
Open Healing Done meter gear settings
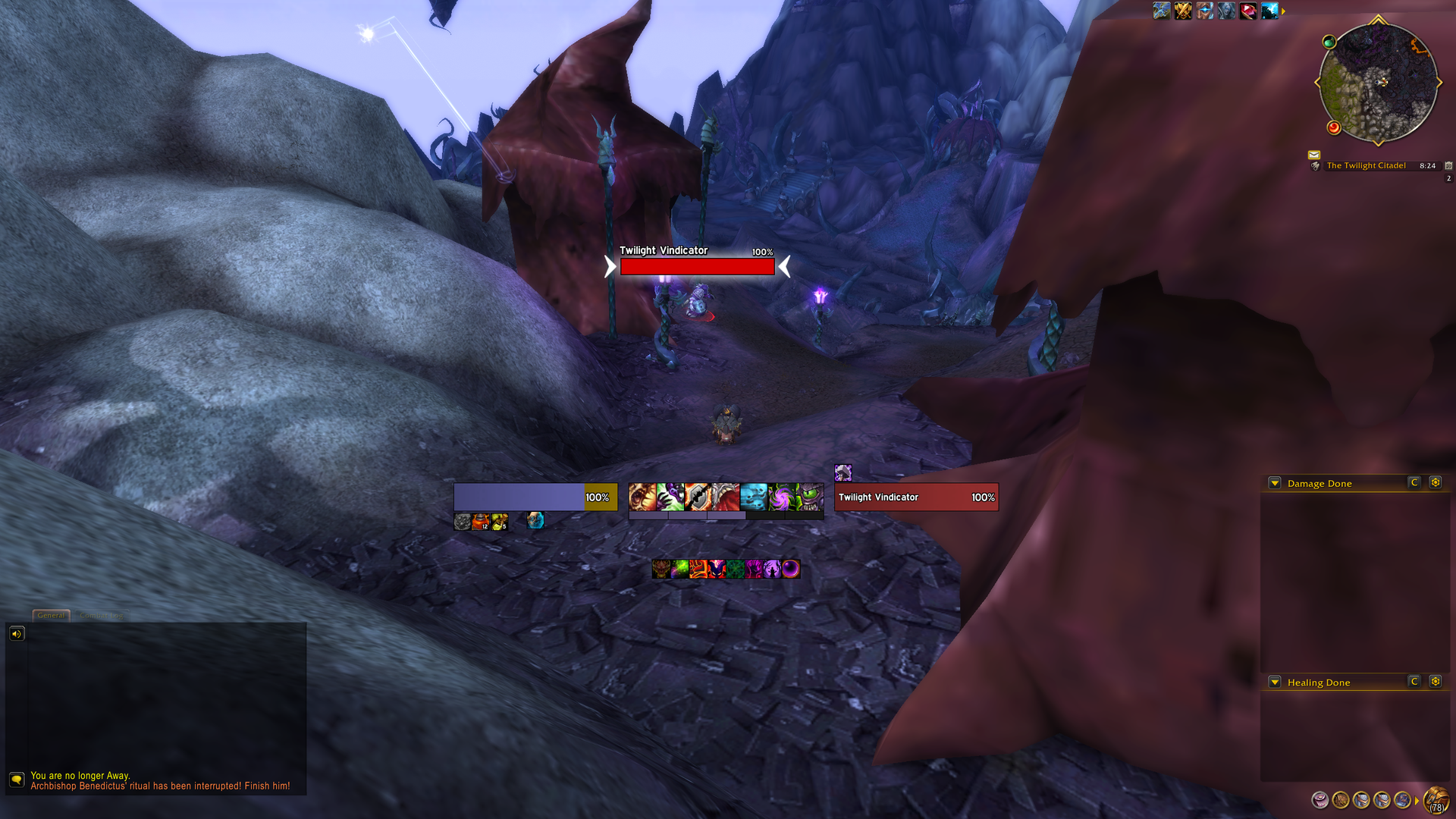pyautogui.click(x=1435, y=682)
